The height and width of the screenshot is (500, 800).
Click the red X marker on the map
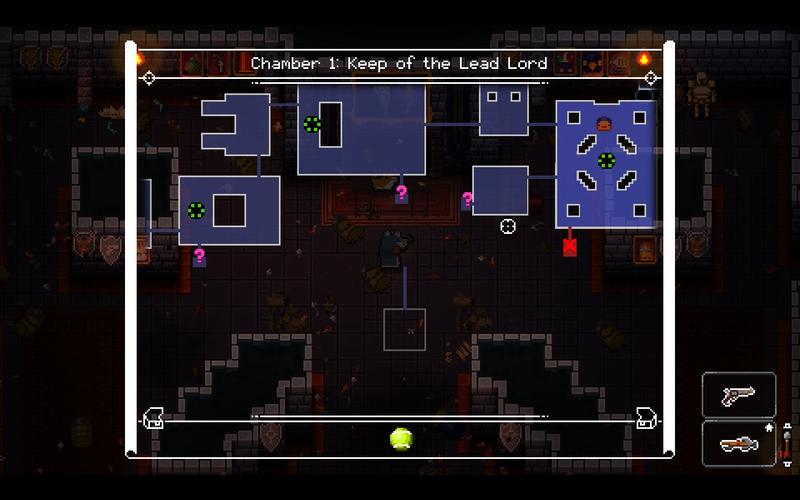point(570,244)
